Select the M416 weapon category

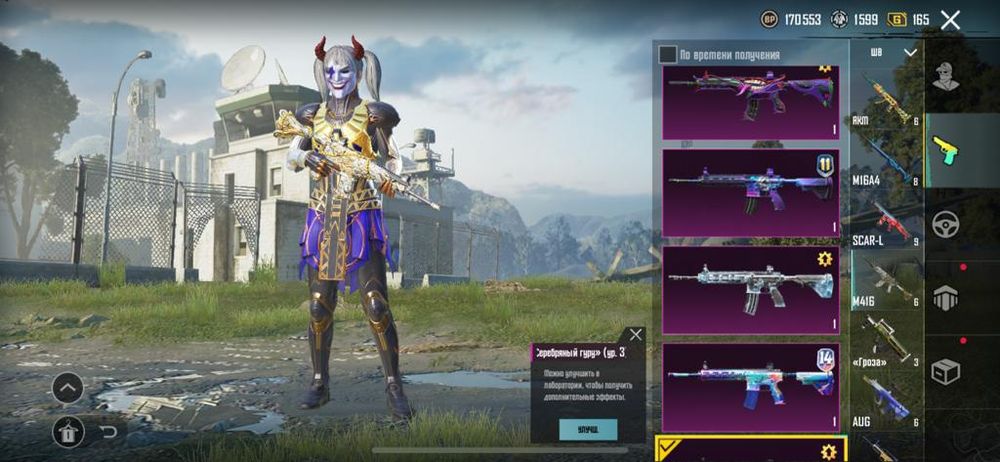click(x=887, y=283)
